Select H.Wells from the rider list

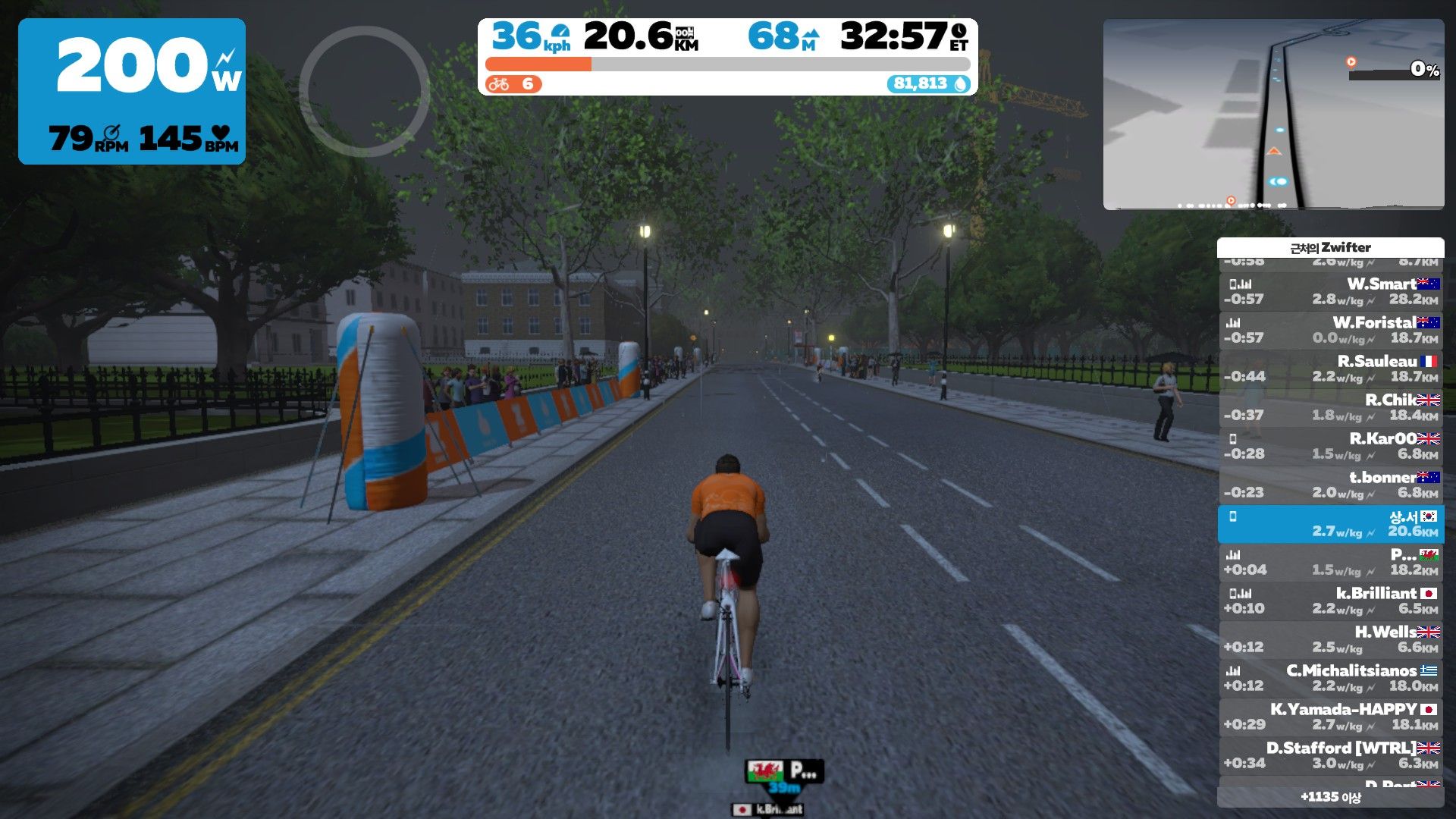(x=1331, y=640)
